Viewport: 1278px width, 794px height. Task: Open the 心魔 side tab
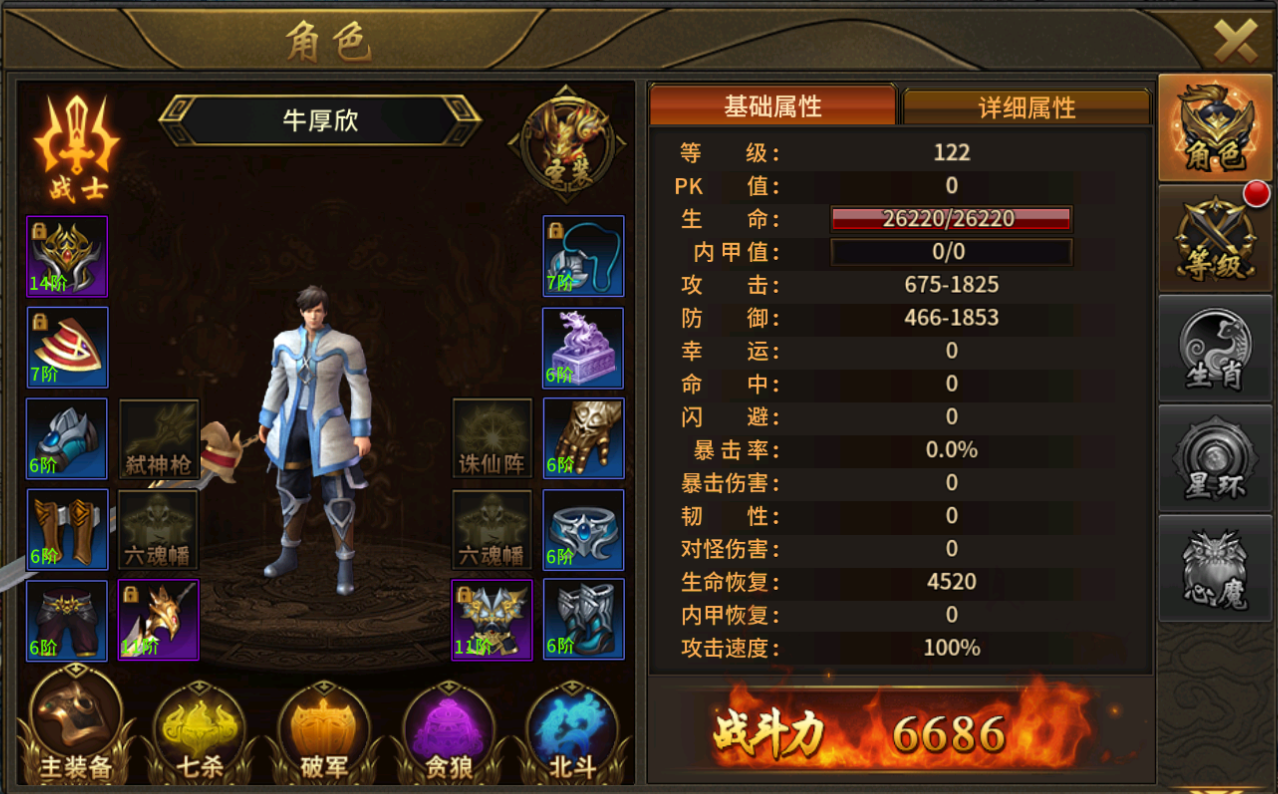[x=1214, y=568]
